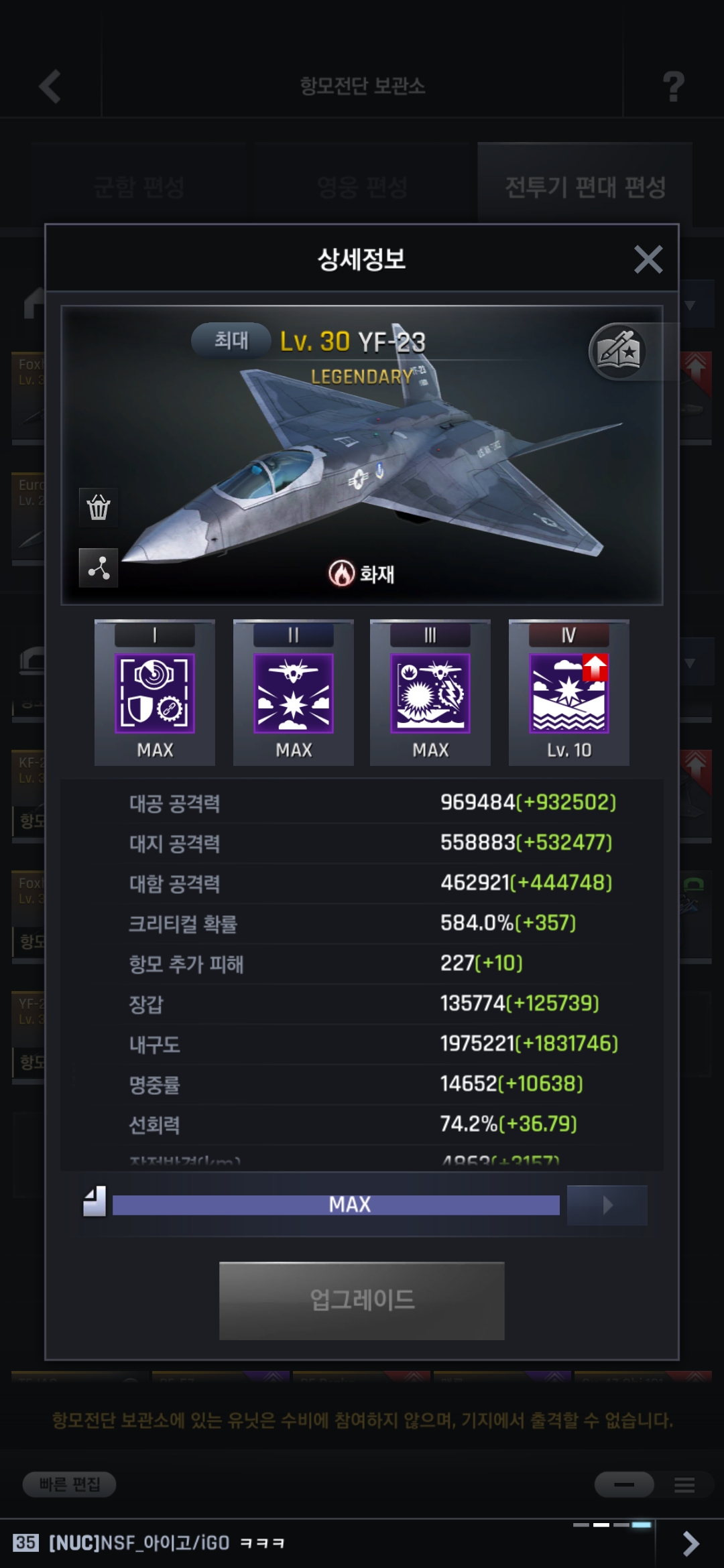Click the 화재 fire attribute icon

point(342,574)
